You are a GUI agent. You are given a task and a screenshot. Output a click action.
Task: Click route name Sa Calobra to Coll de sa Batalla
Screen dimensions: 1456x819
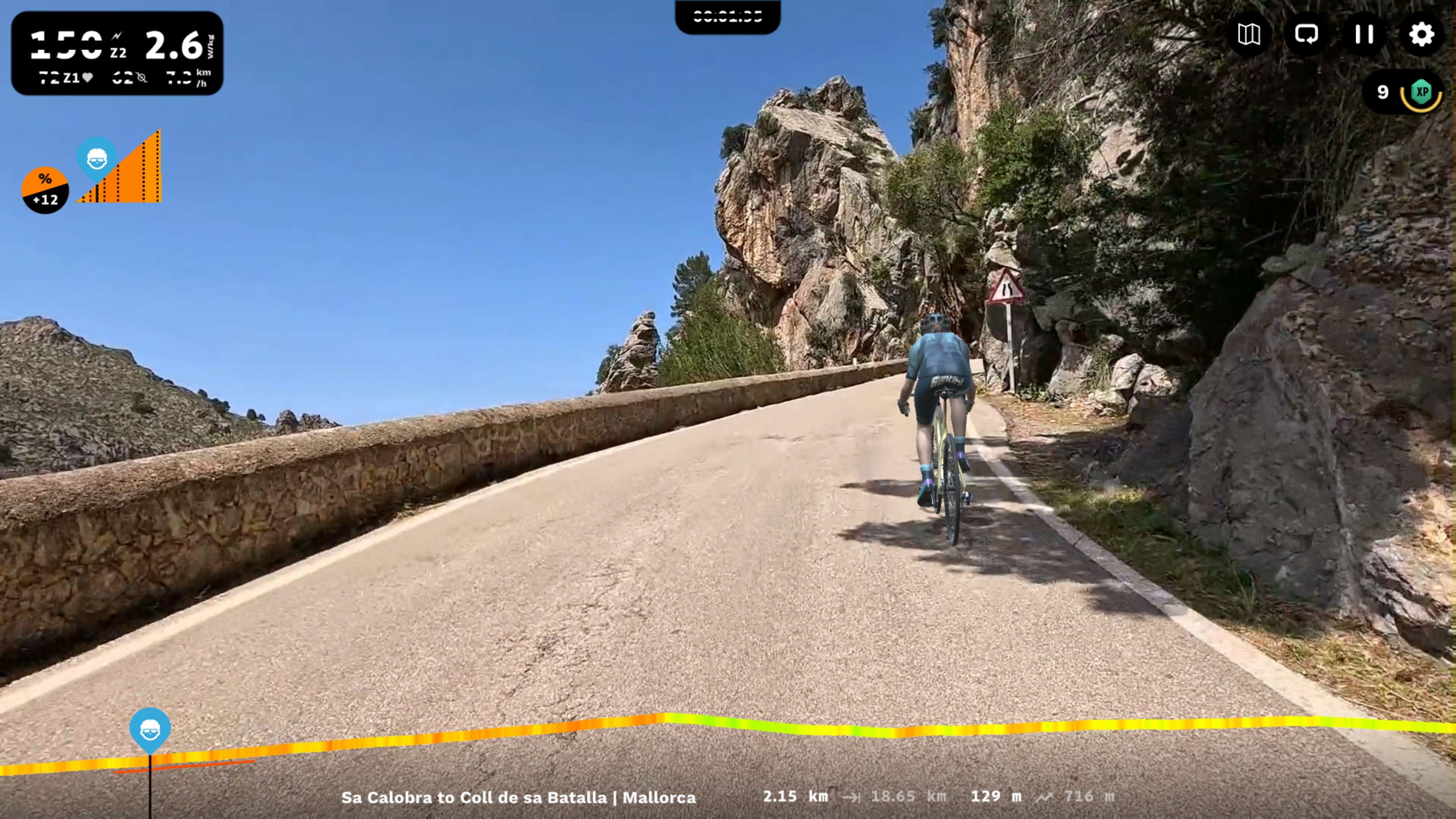coord(519,798)
